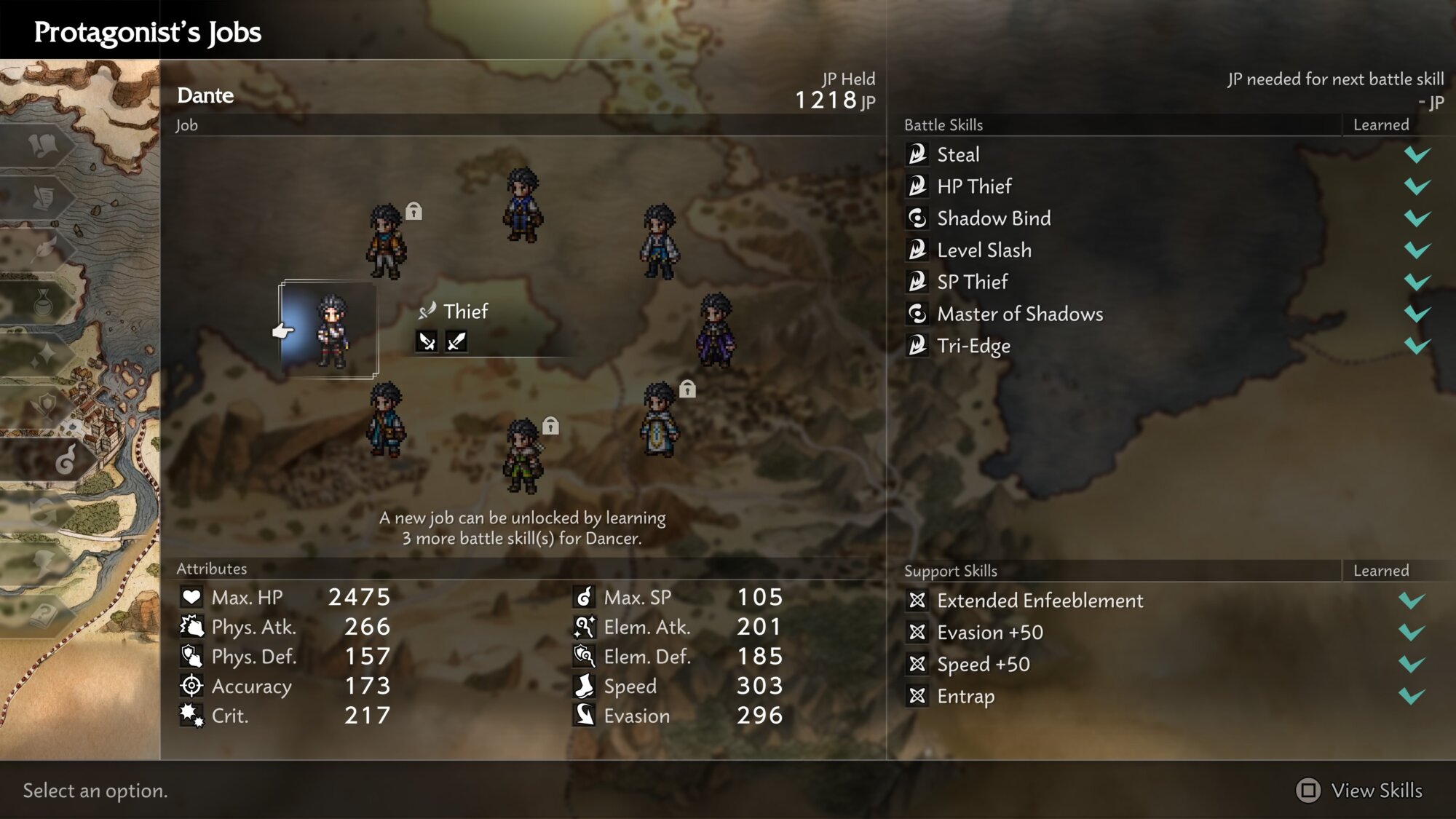Select the locked white-robed job character
This screenshot has width=1456, height=819.
click(660, 420)
